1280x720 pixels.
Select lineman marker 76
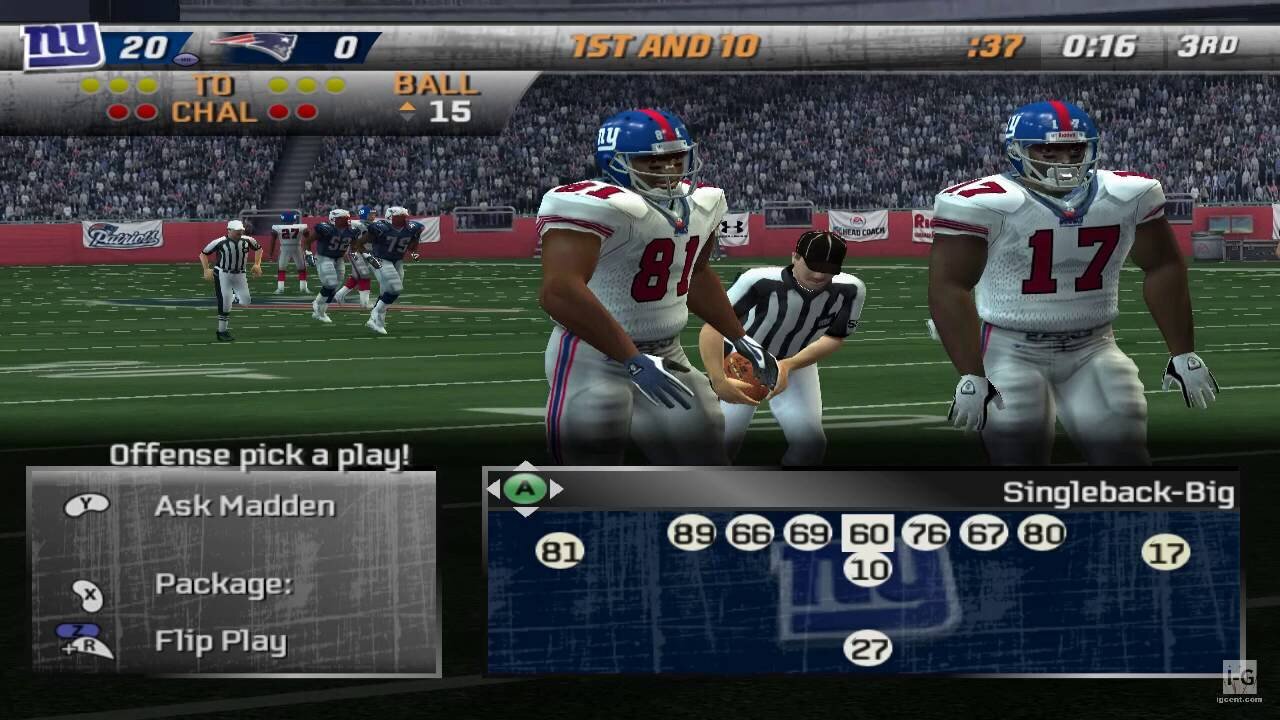tap(925, 533)
